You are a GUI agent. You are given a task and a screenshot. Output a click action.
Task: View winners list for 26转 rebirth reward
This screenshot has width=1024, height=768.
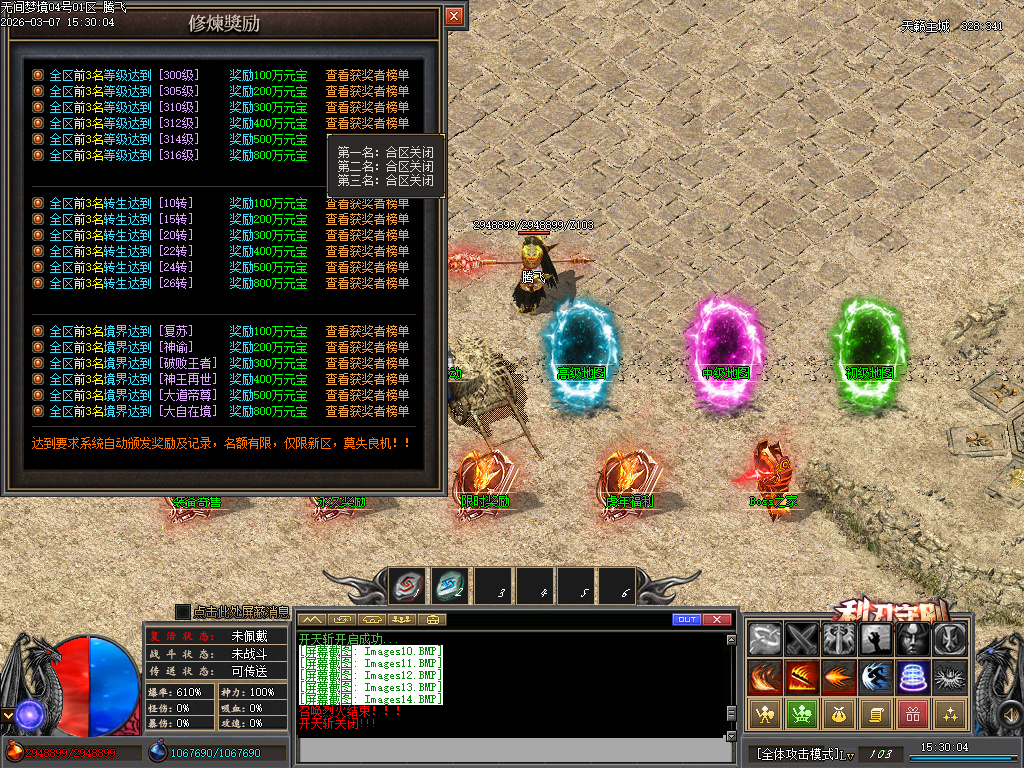(367, 283)
